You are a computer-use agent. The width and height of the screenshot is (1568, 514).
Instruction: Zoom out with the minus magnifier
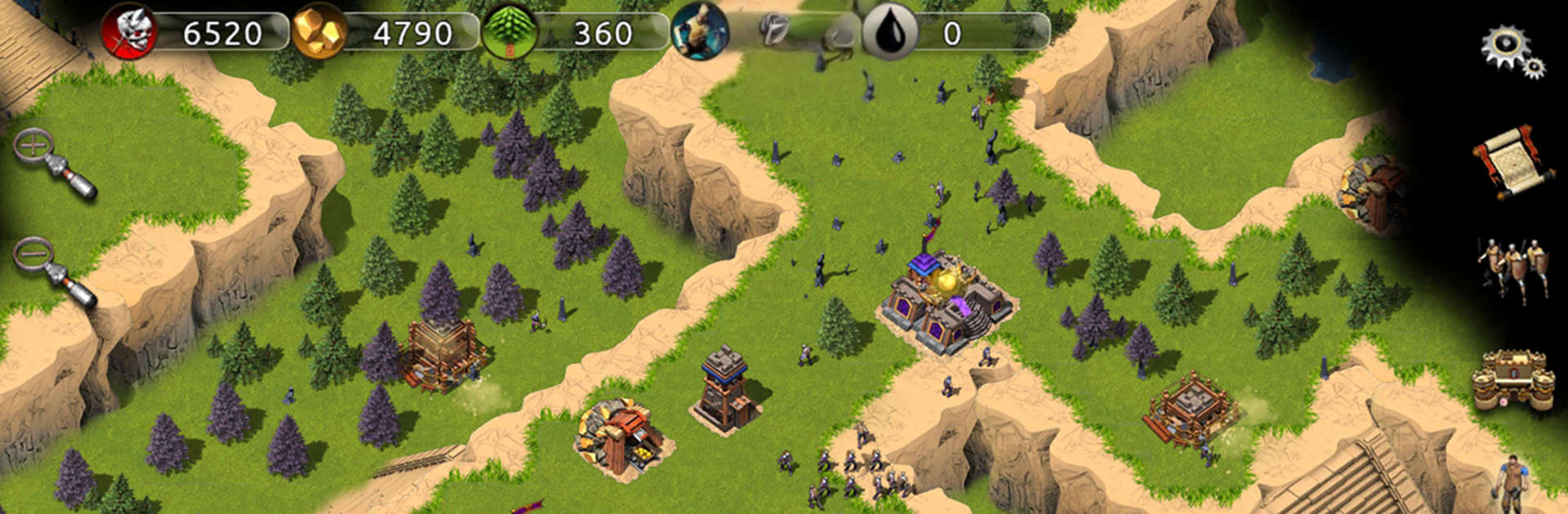click(51, 269)
